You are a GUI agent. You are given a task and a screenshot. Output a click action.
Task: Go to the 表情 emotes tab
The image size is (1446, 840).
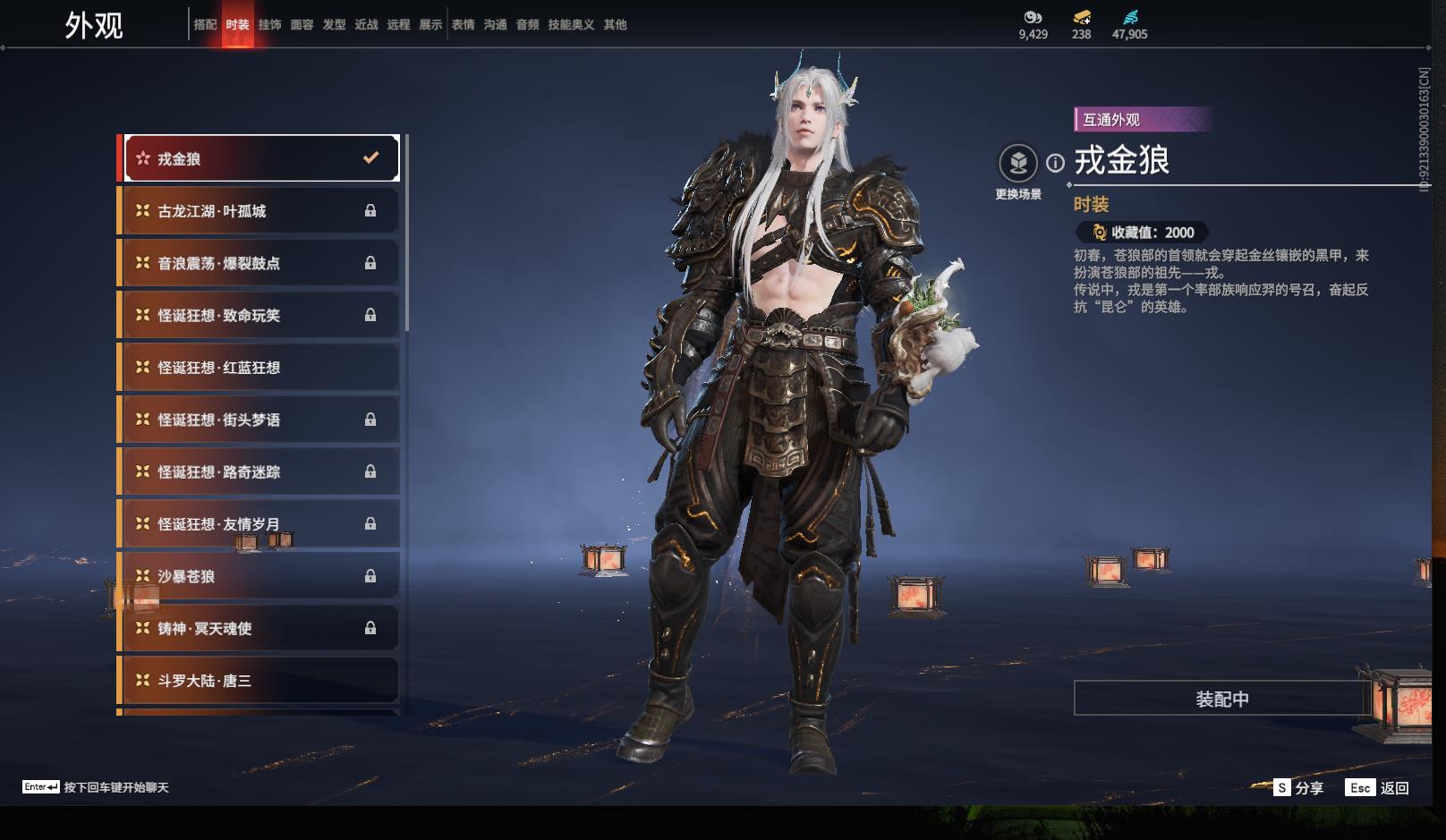pos(463,25)
